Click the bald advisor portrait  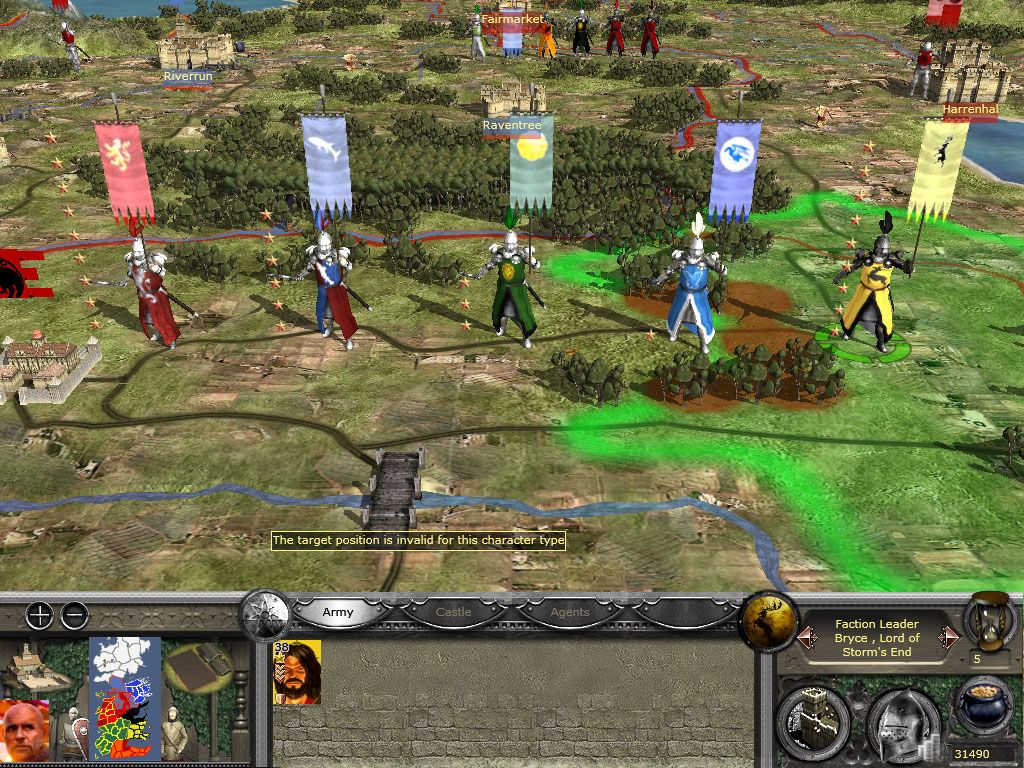pyautogui.click(x=28, y=730)
